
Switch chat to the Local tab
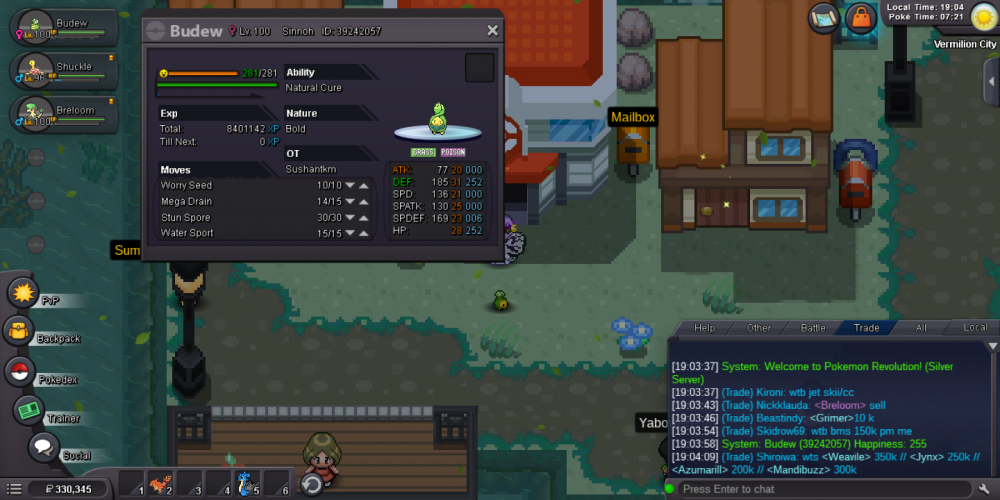point(974,328)
